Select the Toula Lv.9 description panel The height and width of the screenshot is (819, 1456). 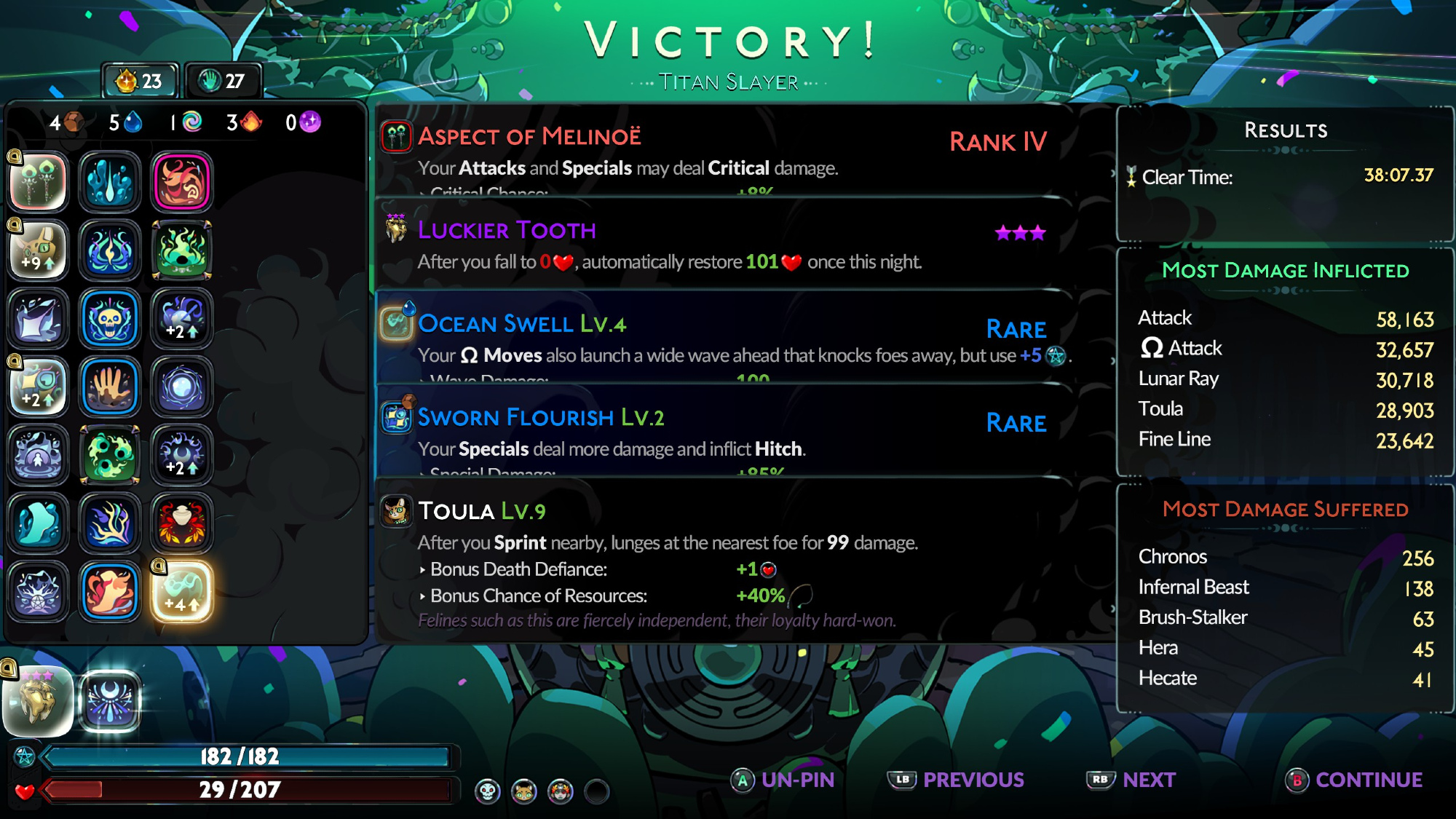pos(724,561)
